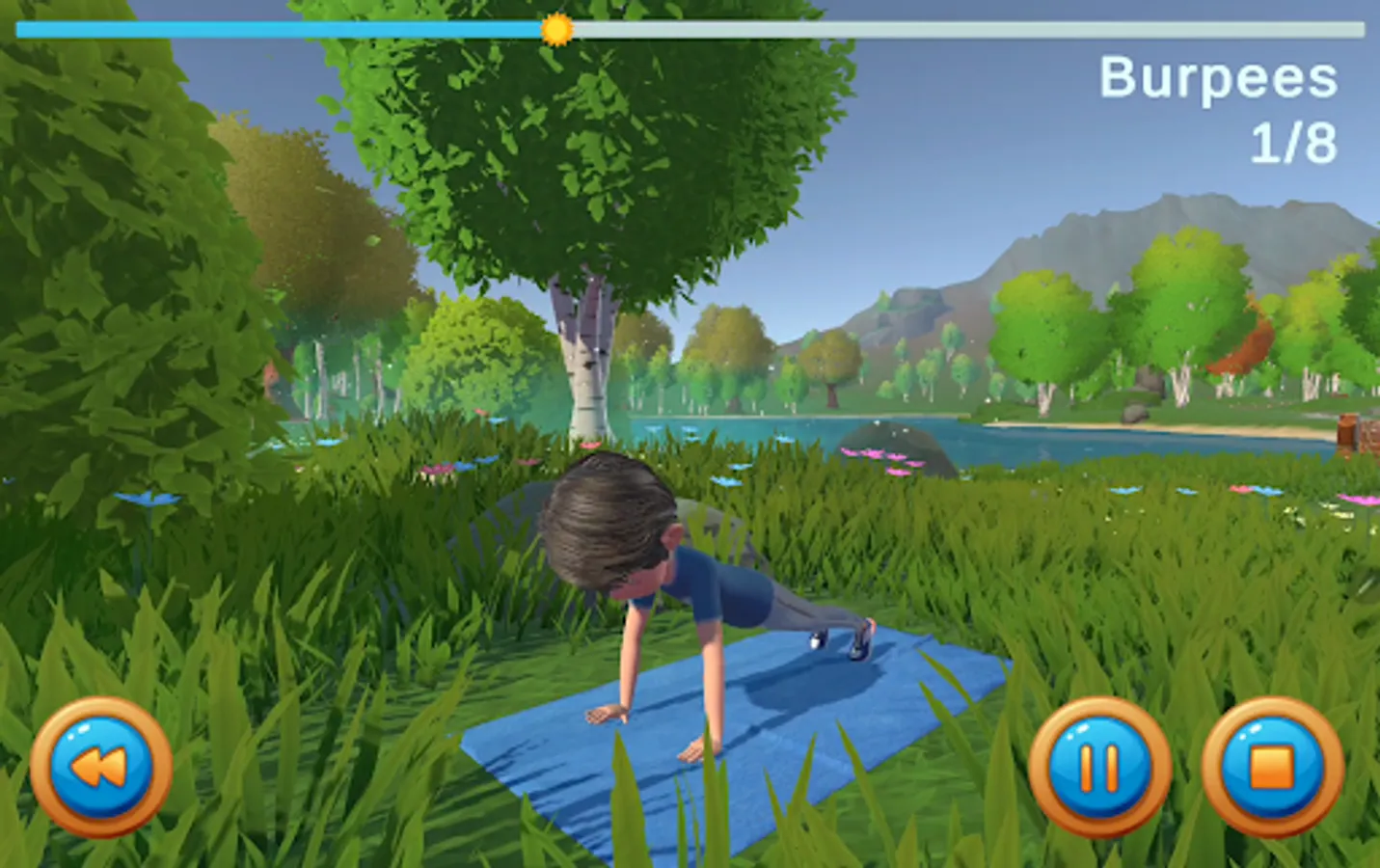
Task: Click the Burpees exercise title
Action: [1217, 80]
